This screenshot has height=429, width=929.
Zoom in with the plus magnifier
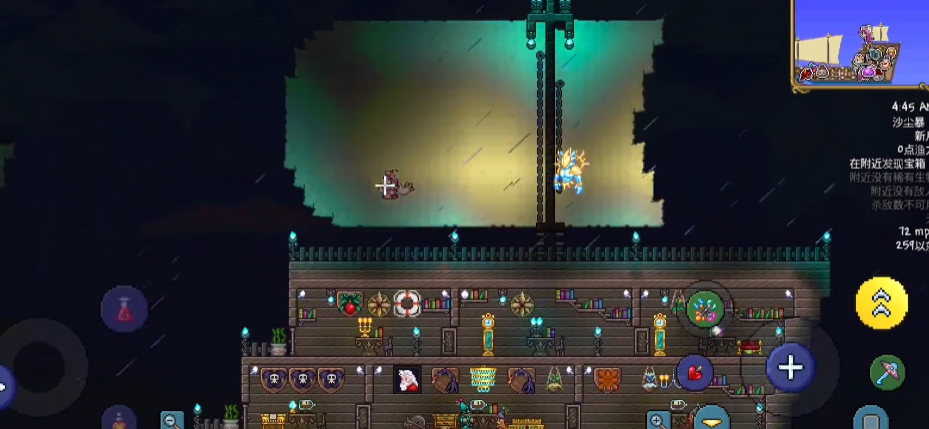click(x=658, y=420)
